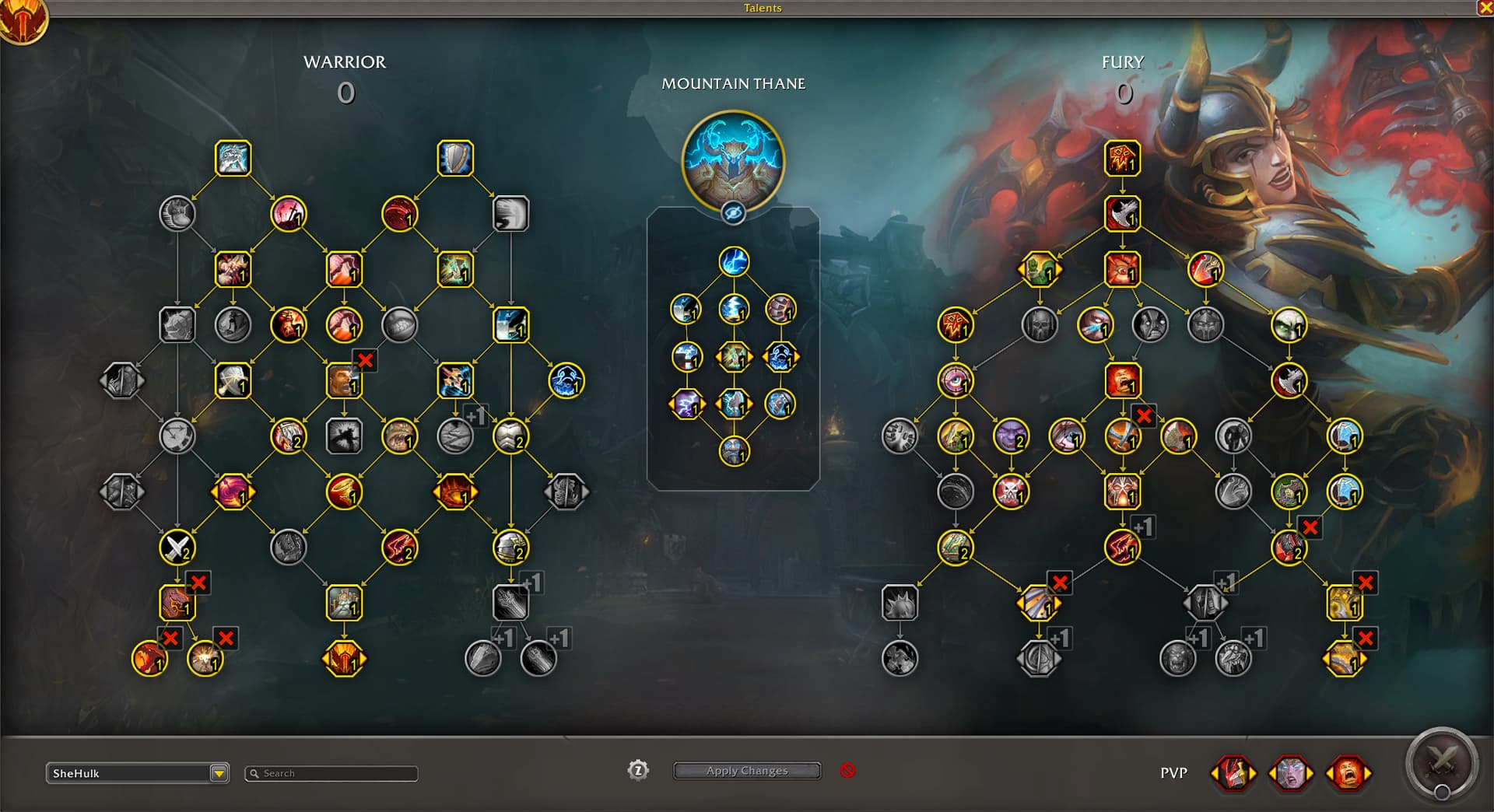1494x812 pixels.
Task: Select the bloody red helmet PVP talent
Action: (1233, 773)
